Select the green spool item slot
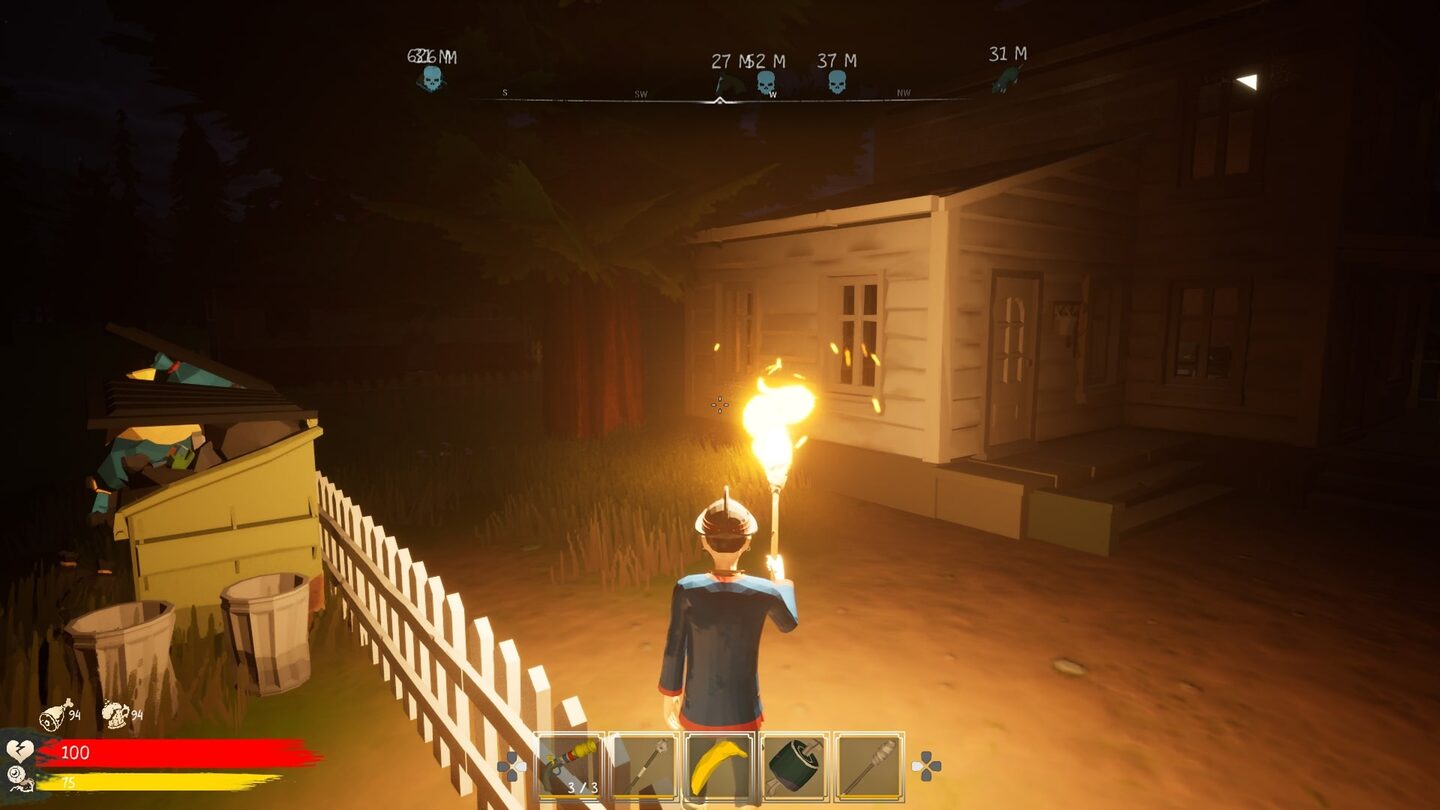 pos(794,767)
